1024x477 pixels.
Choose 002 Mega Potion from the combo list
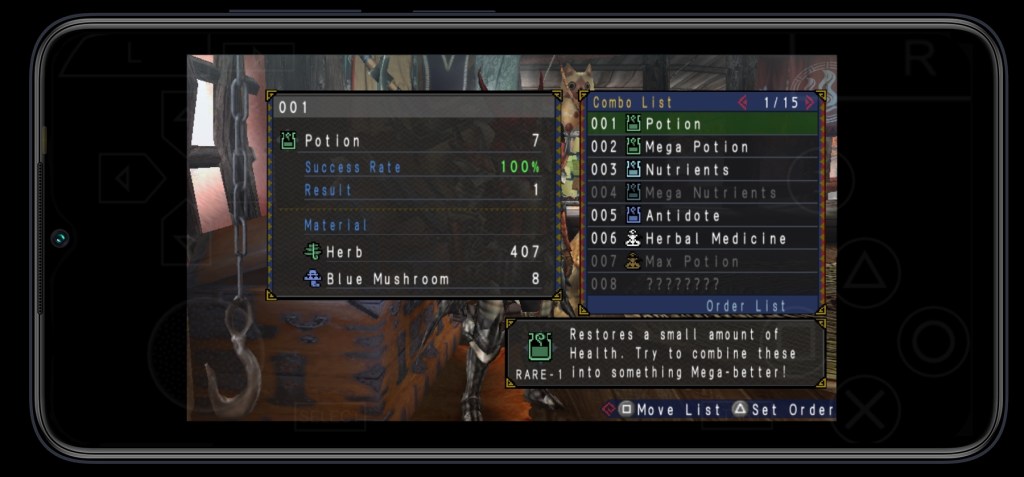pyautogui.click(x=702, y=147)
